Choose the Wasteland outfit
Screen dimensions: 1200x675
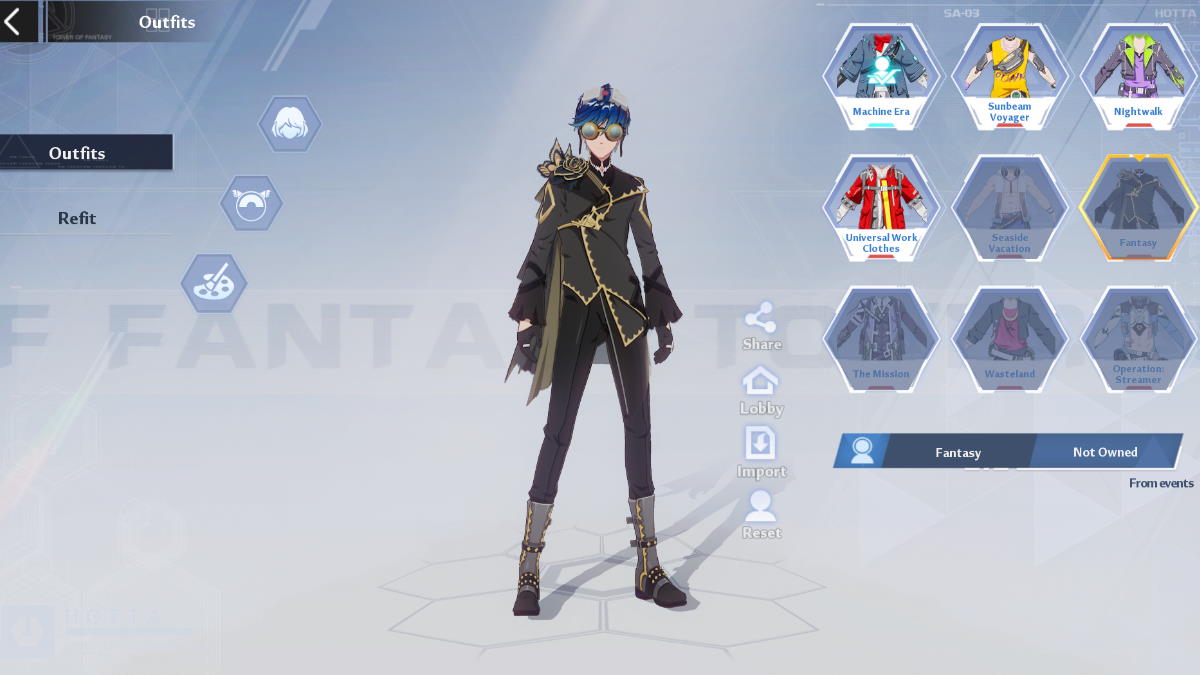click(x=1009, y=338)
